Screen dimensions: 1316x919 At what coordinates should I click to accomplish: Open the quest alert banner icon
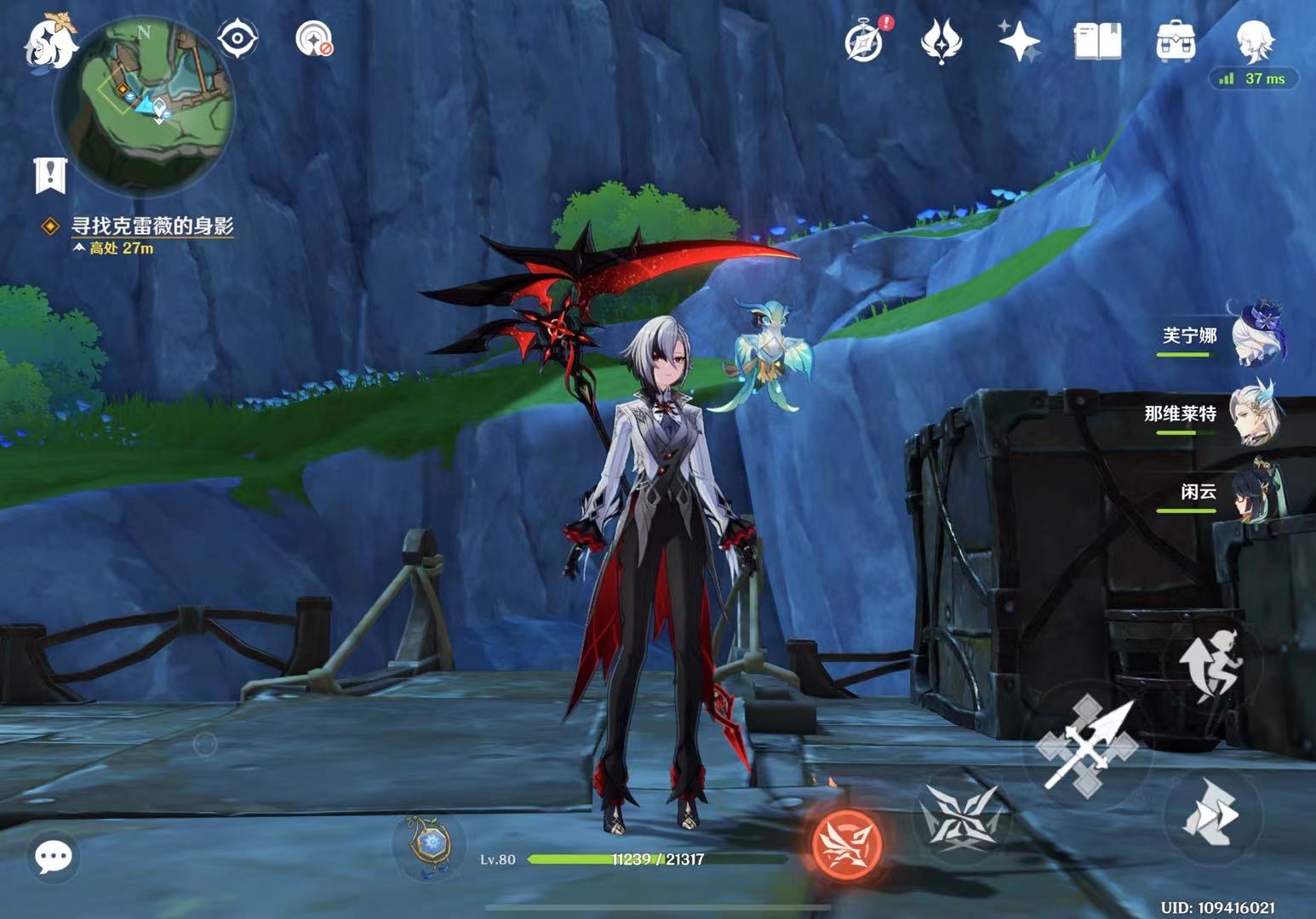50,174
